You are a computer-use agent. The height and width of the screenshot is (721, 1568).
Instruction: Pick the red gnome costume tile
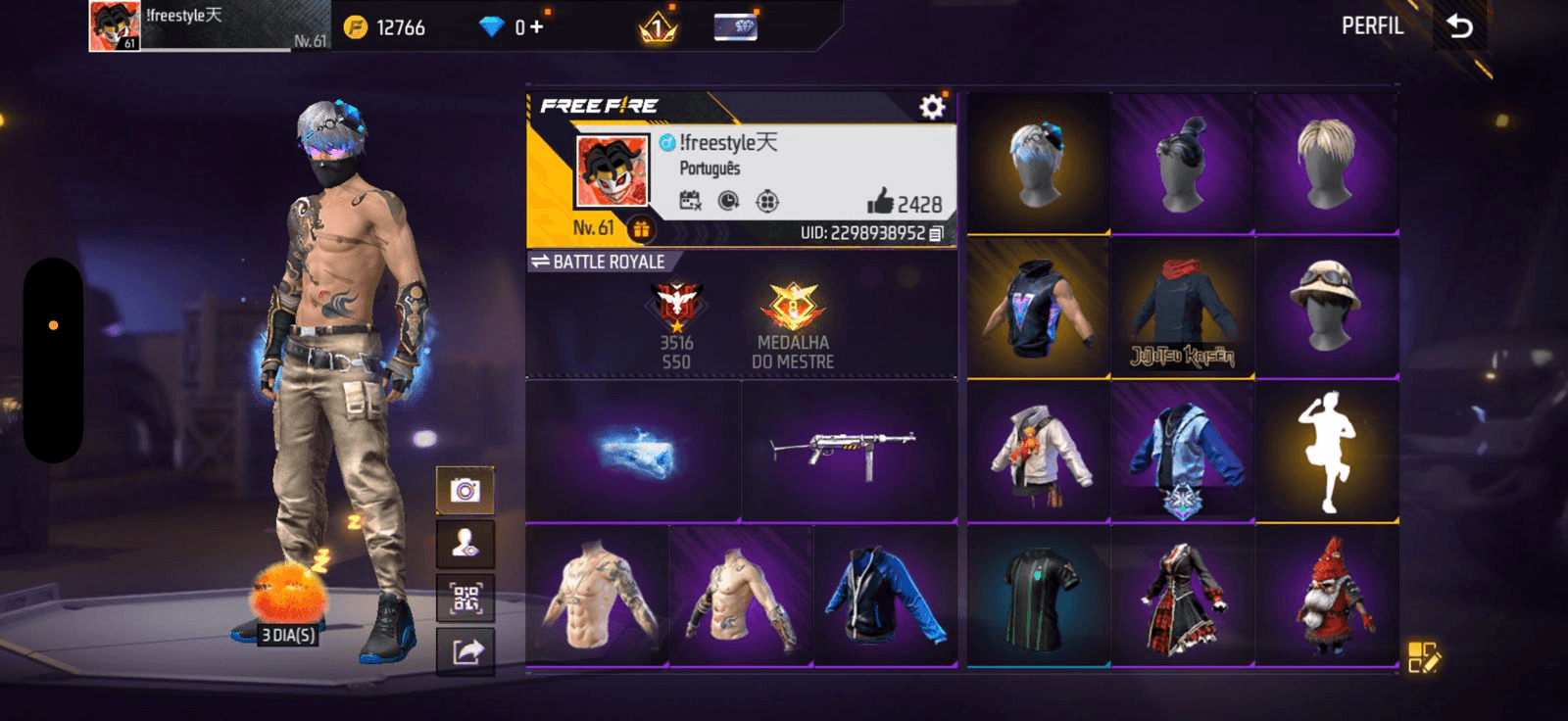[x=1327, y=596]
